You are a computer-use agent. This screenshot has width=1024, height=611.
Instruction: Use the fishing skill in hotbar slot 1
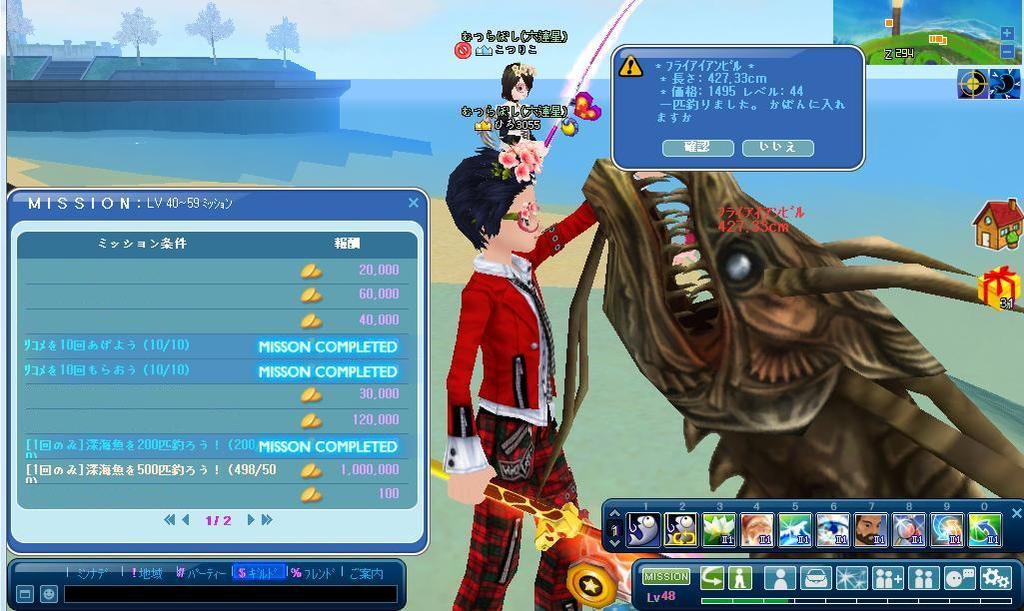click(643, 529)
